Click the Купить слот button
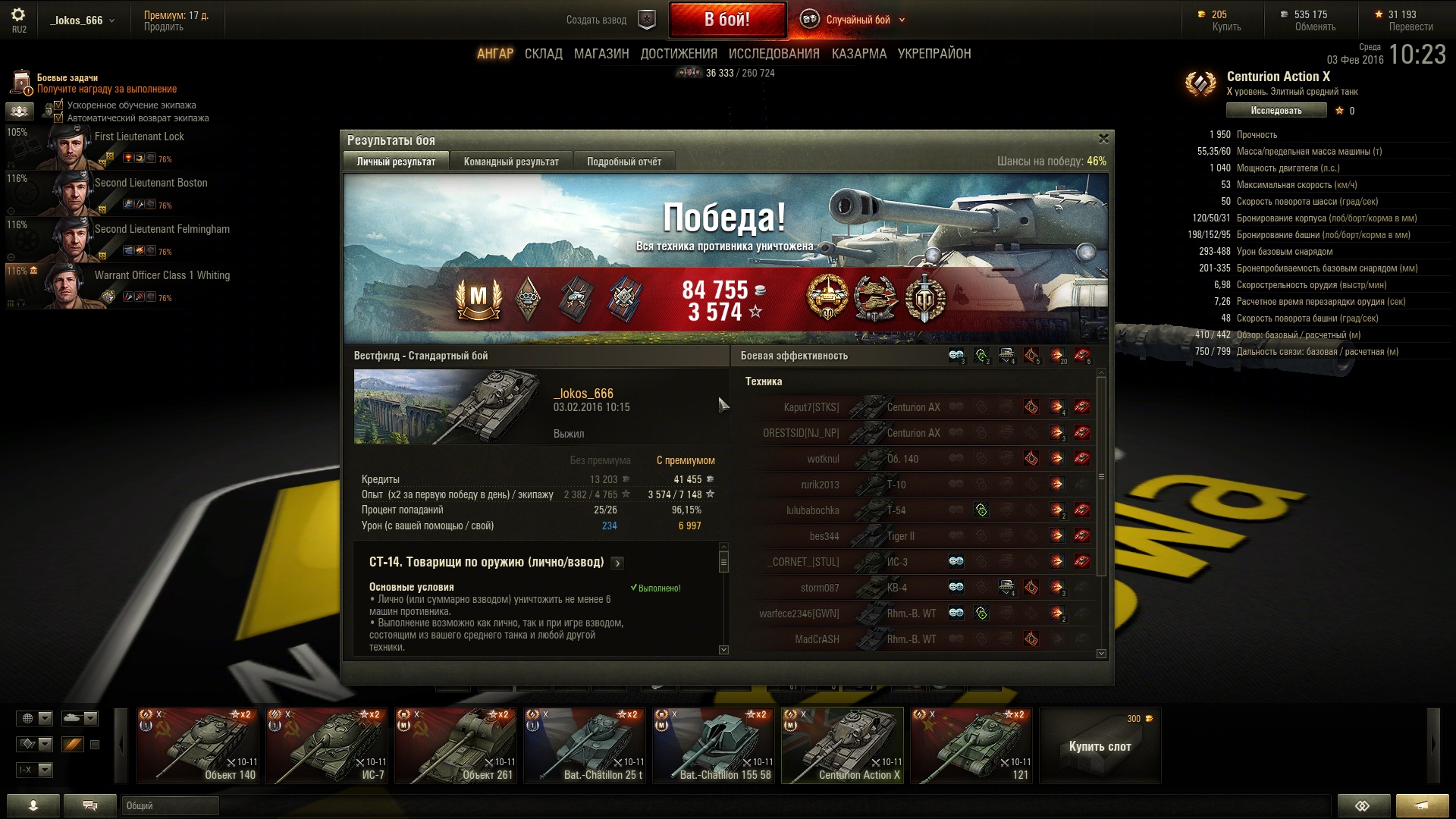 [x=1100, y=746]
